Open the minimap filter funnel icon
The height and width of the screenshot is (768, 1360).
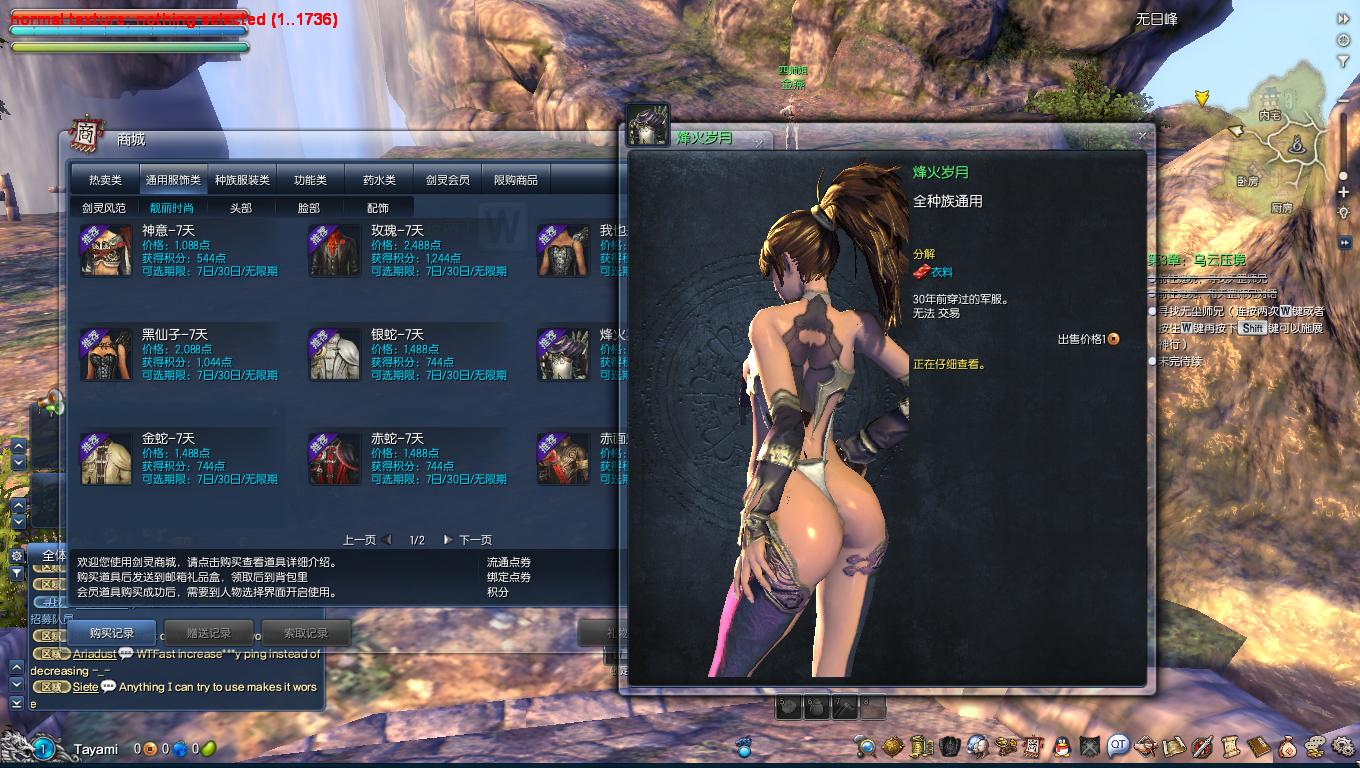click(x=1343, y=61)
